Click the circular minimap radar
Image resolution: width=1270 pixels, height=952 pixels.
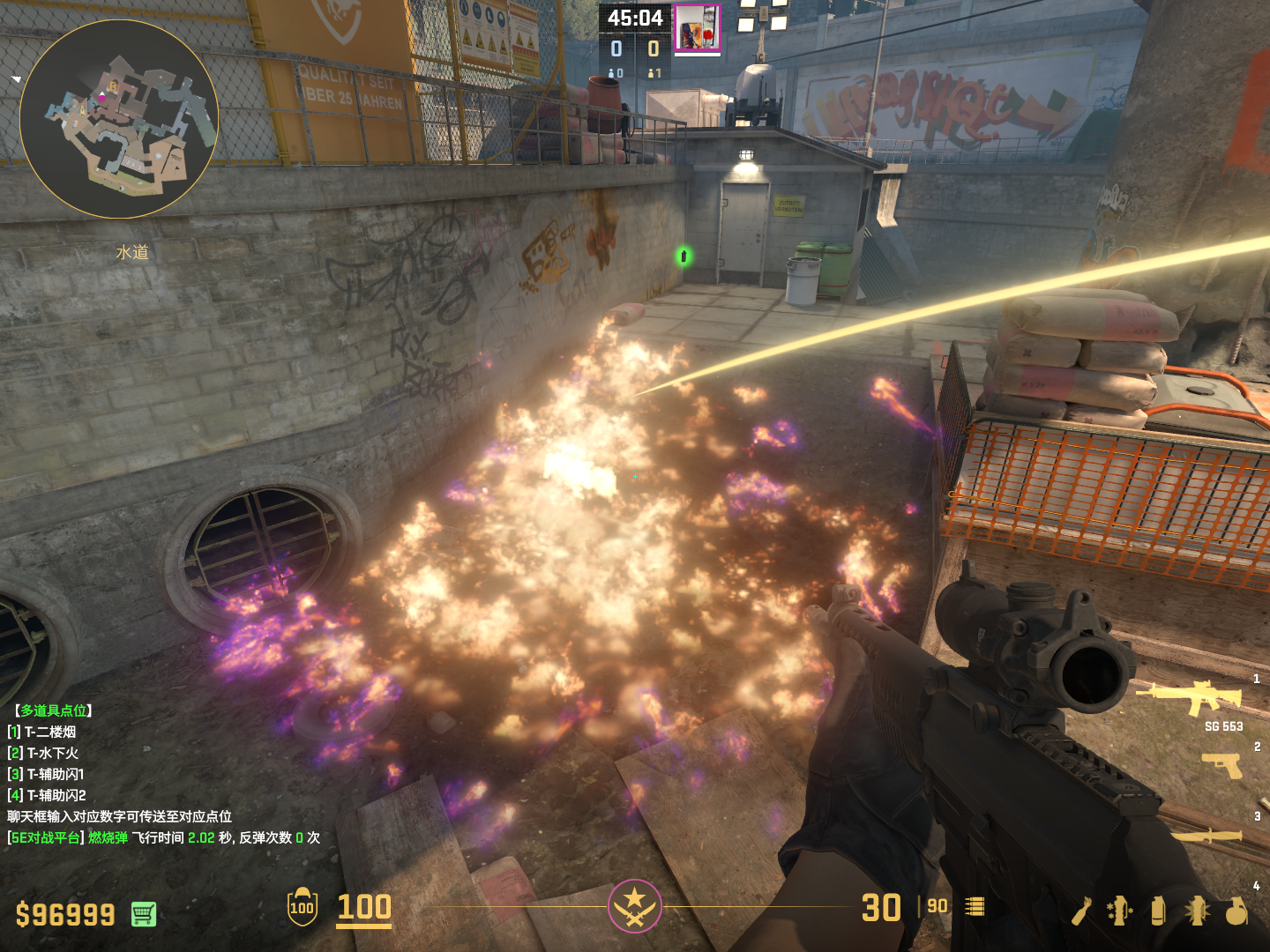(119, 119)
